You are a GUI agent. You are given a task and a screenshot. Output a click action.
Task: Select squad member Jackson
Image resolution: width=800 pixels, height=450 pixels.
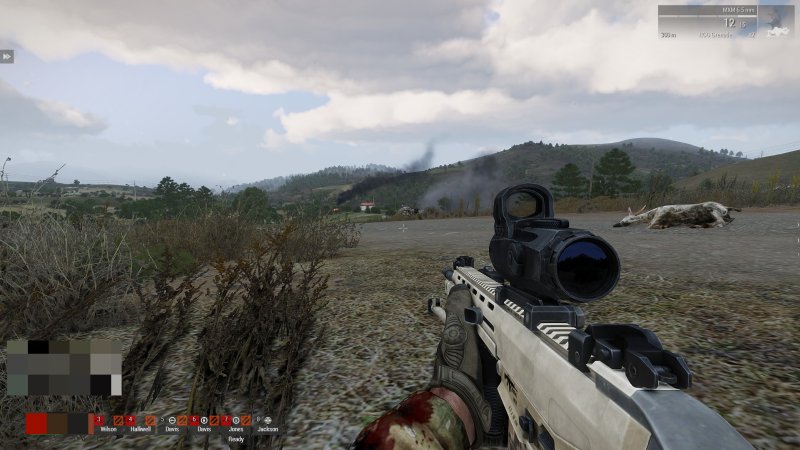click(266, 422)
